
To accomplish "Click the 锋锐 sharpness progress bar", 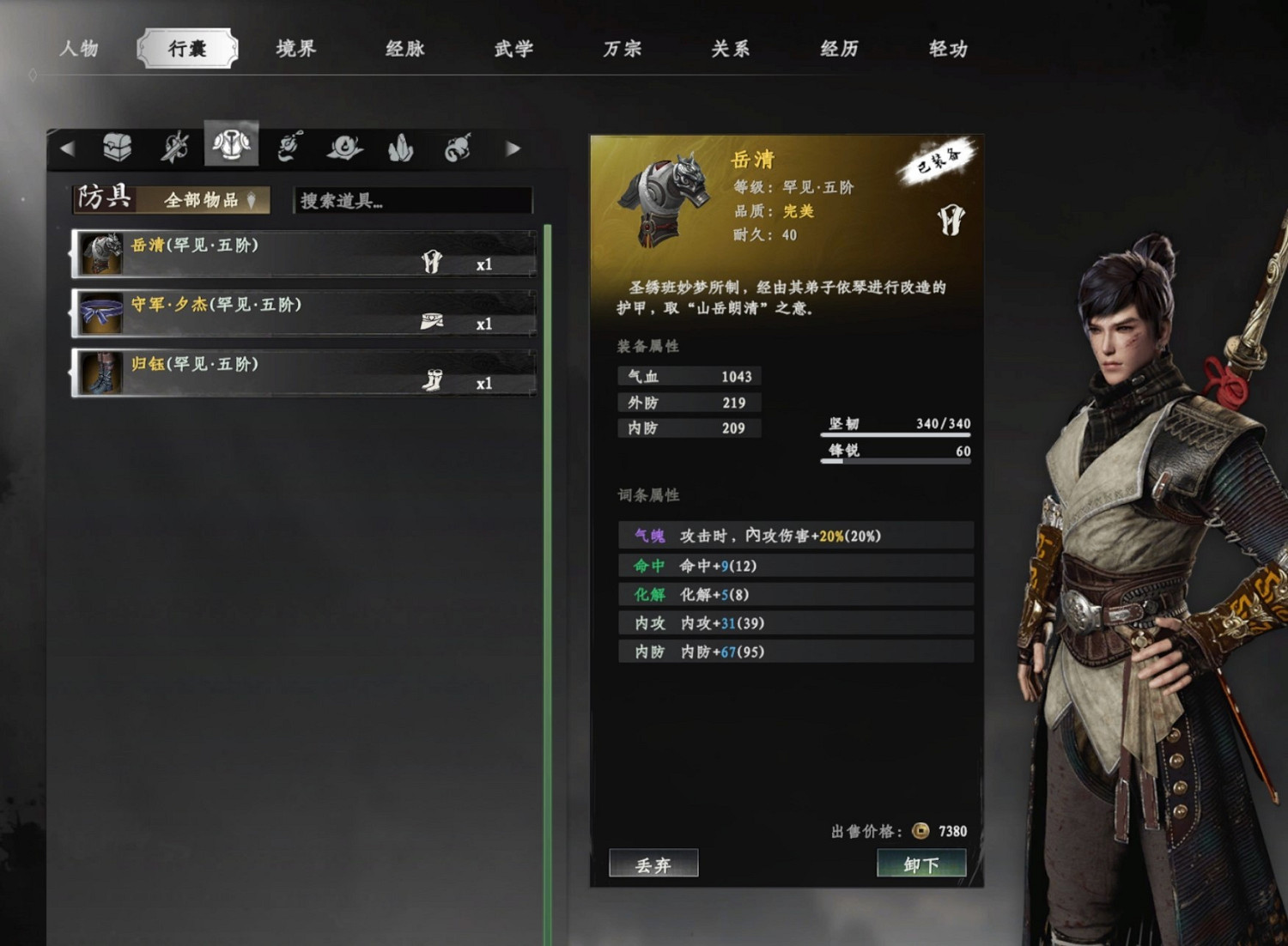I will click(x=895, y=460).
